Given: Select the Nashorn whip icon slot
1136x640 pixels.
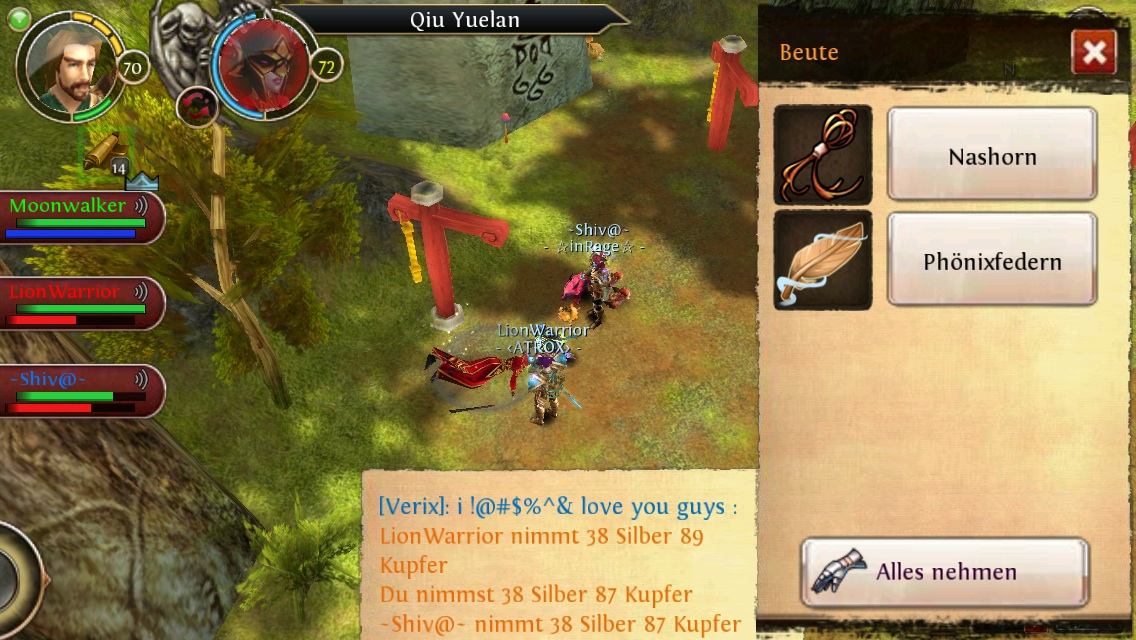Looking at the screenshot, I should (x=823, y=155).
